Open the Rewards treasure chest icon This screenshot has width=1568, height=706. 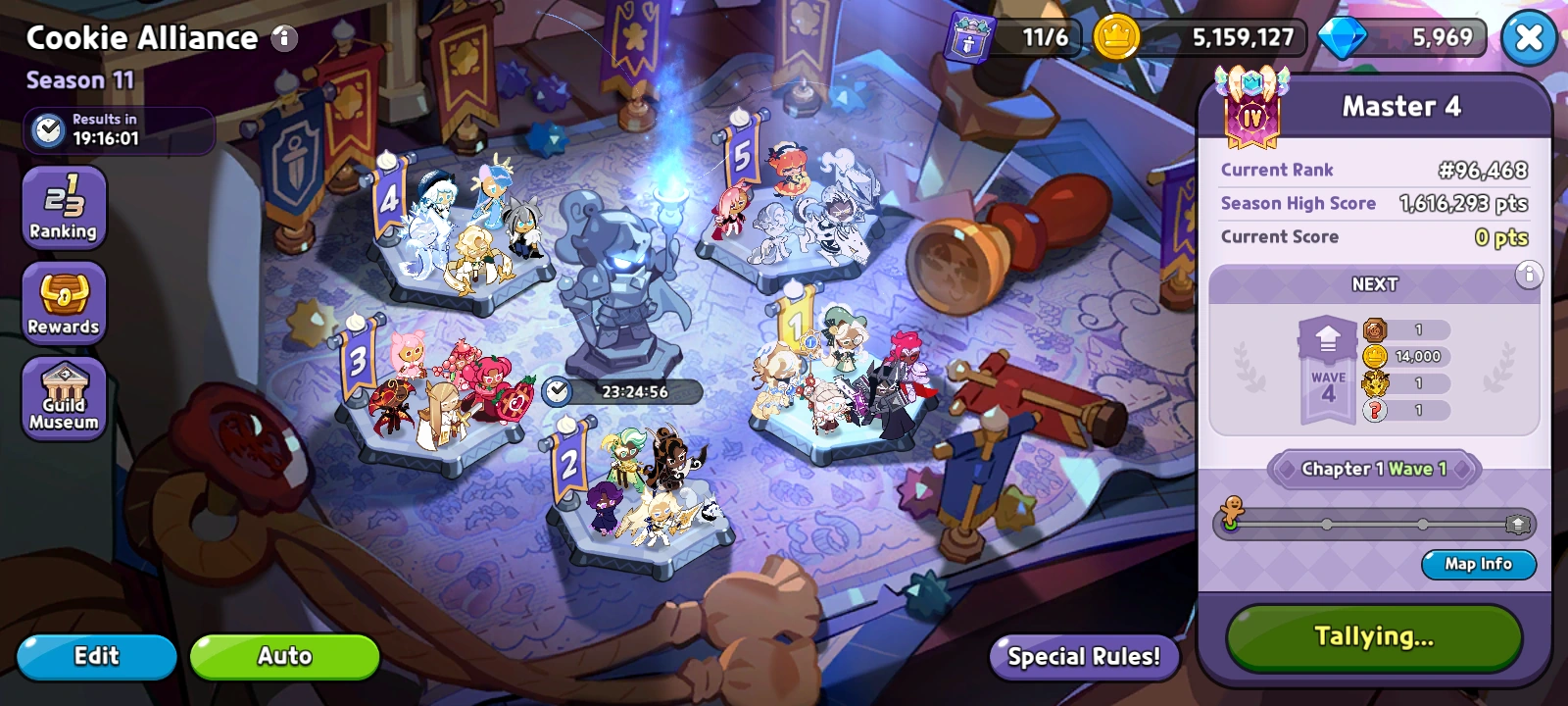(x=63, y=302)
